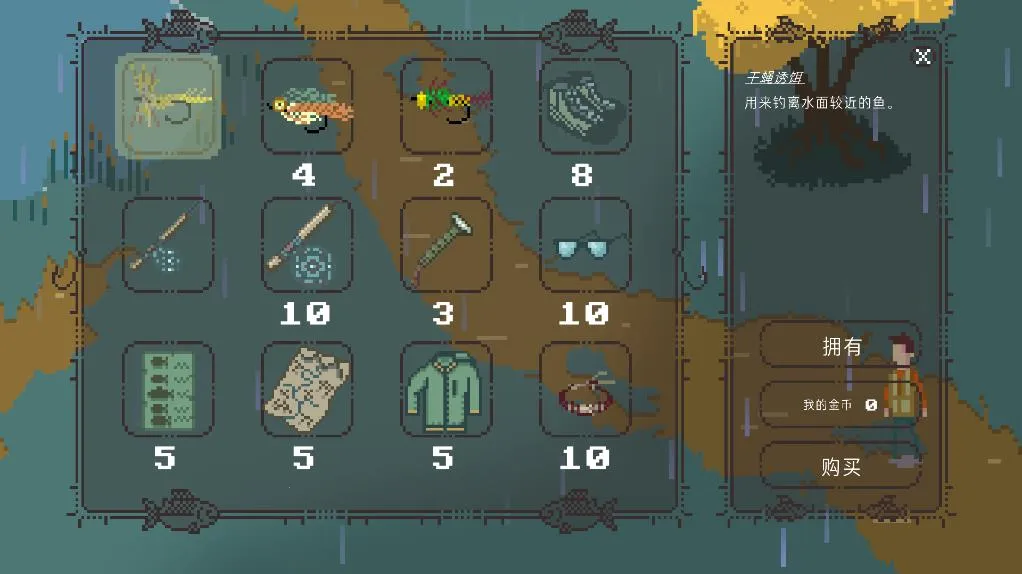Select the green jacket item
Screen dimensions: 1022x574
pyautogui.click(x=446, y=389)
